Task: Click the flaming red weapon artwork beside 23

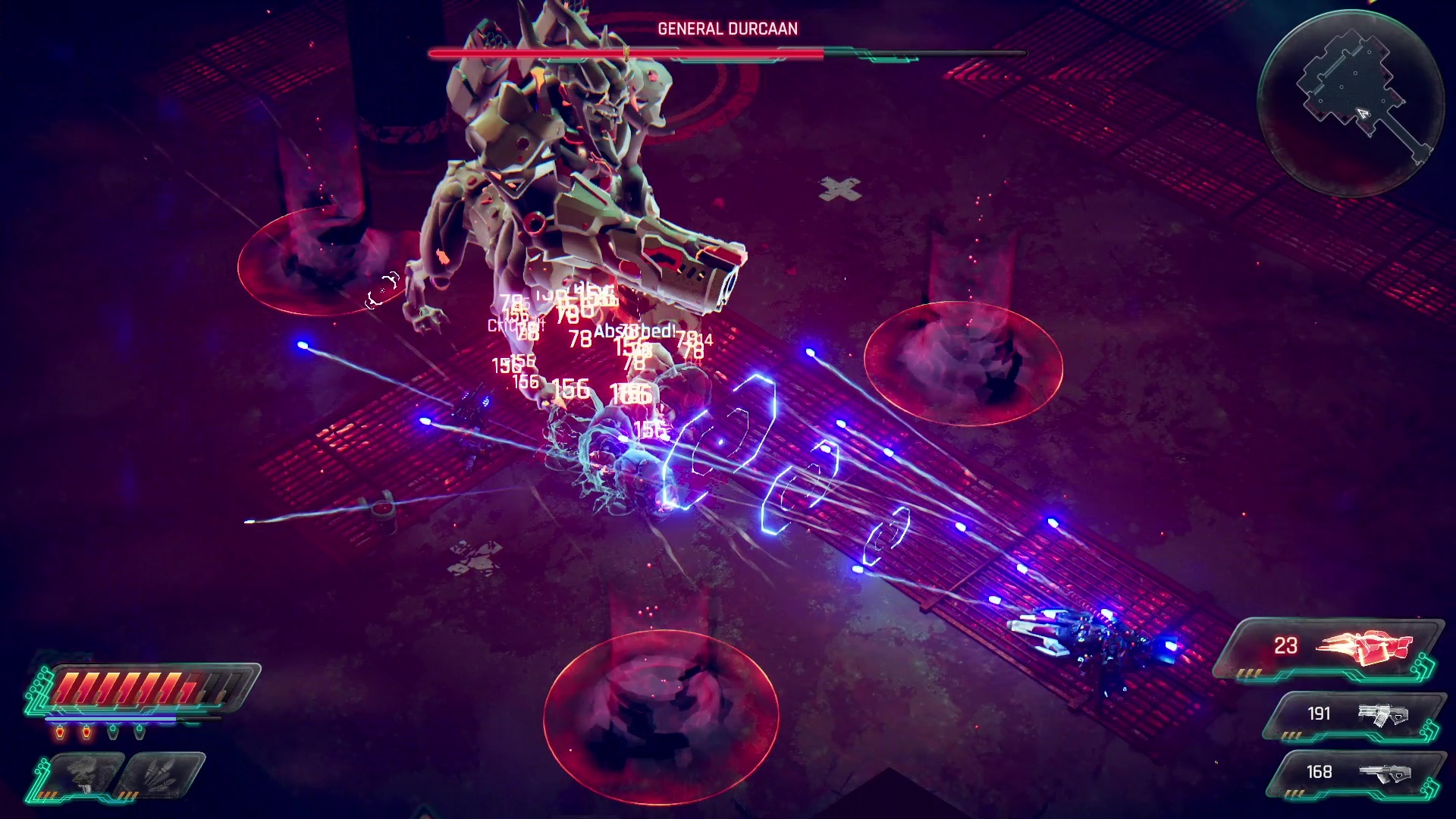Action: tap(1363, 647)
